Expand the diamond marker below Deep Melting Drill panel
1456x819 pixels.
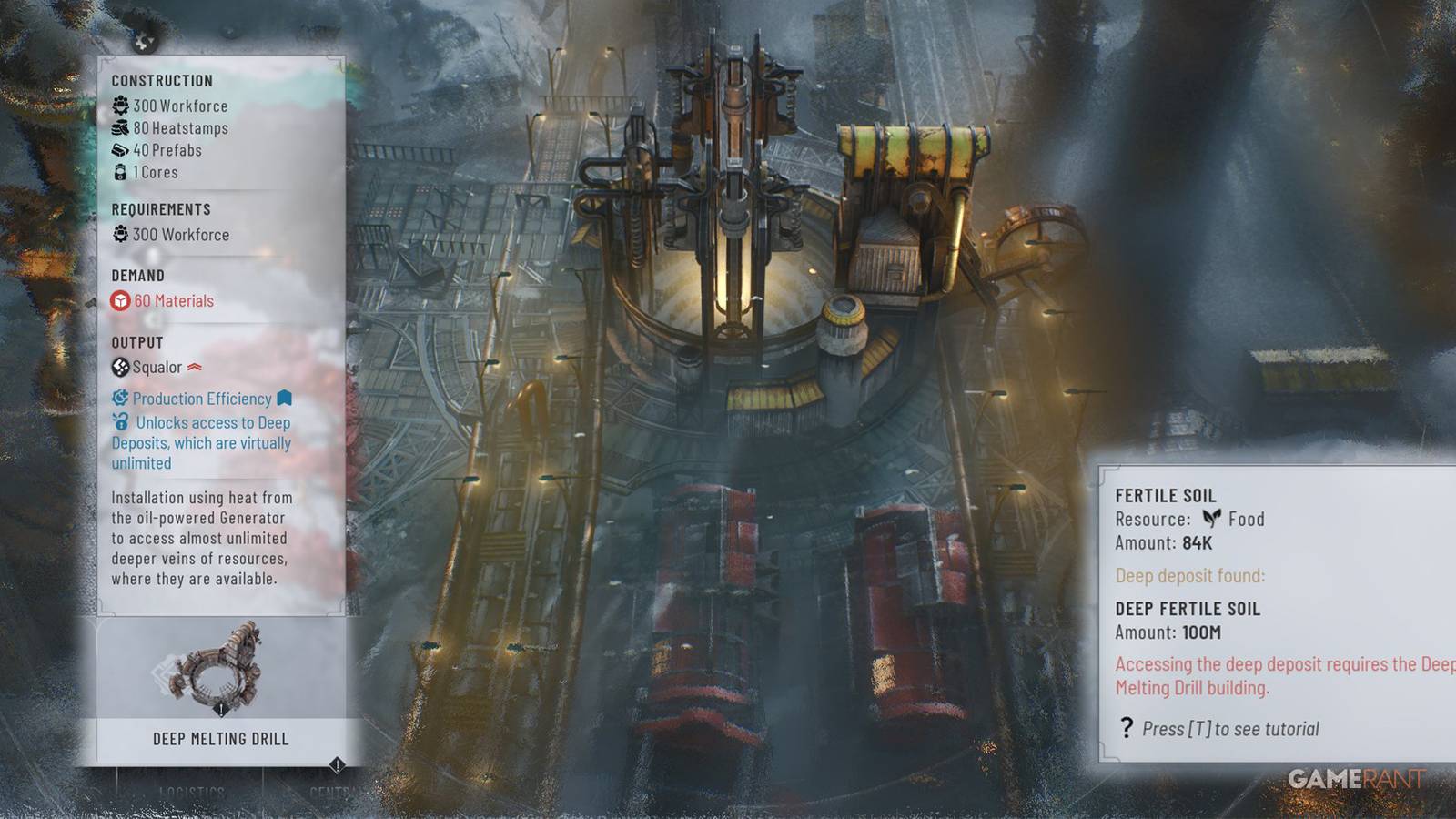point(337,765)
